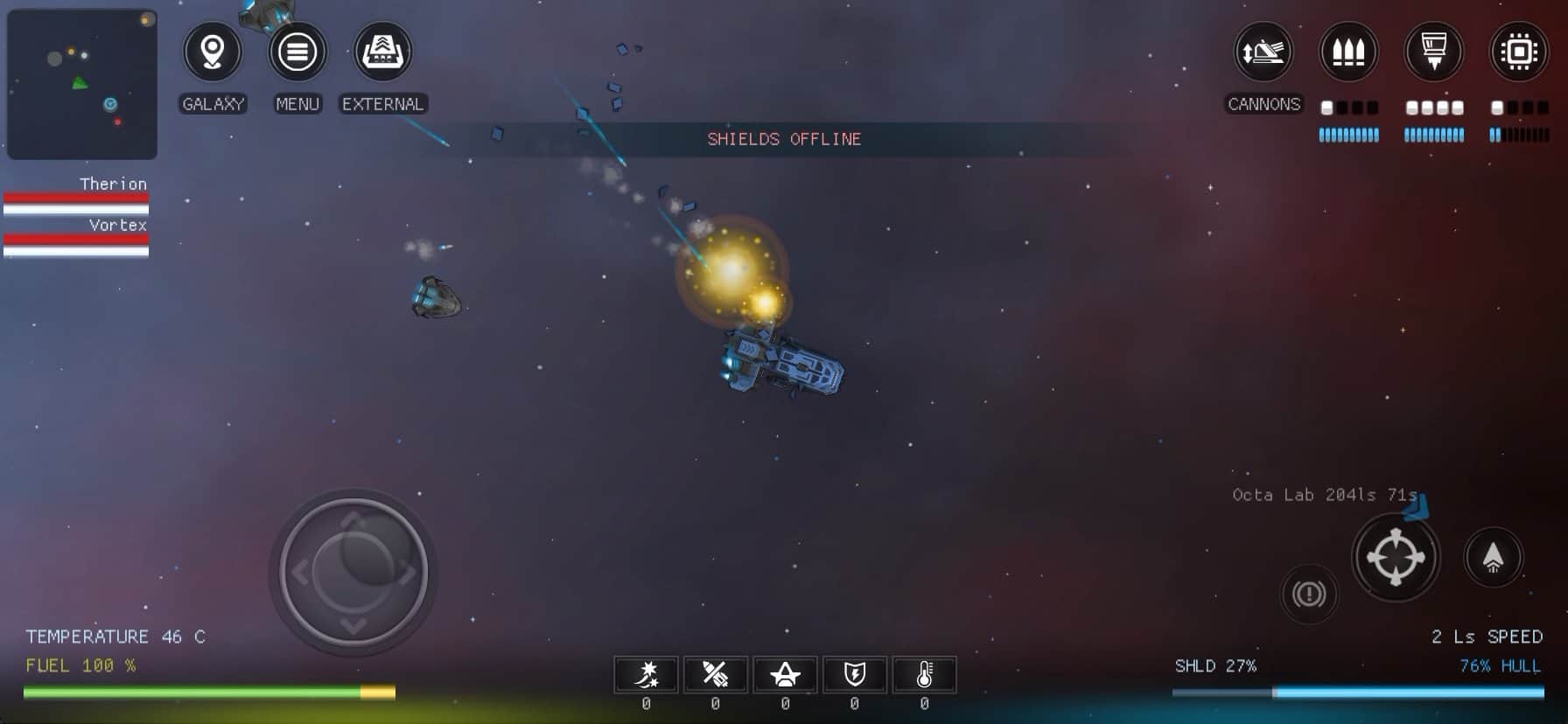Image resolution: width=1568 pixels, height=724 pixels.
Task: Click the sector minimap
Action: click(82, 84)
